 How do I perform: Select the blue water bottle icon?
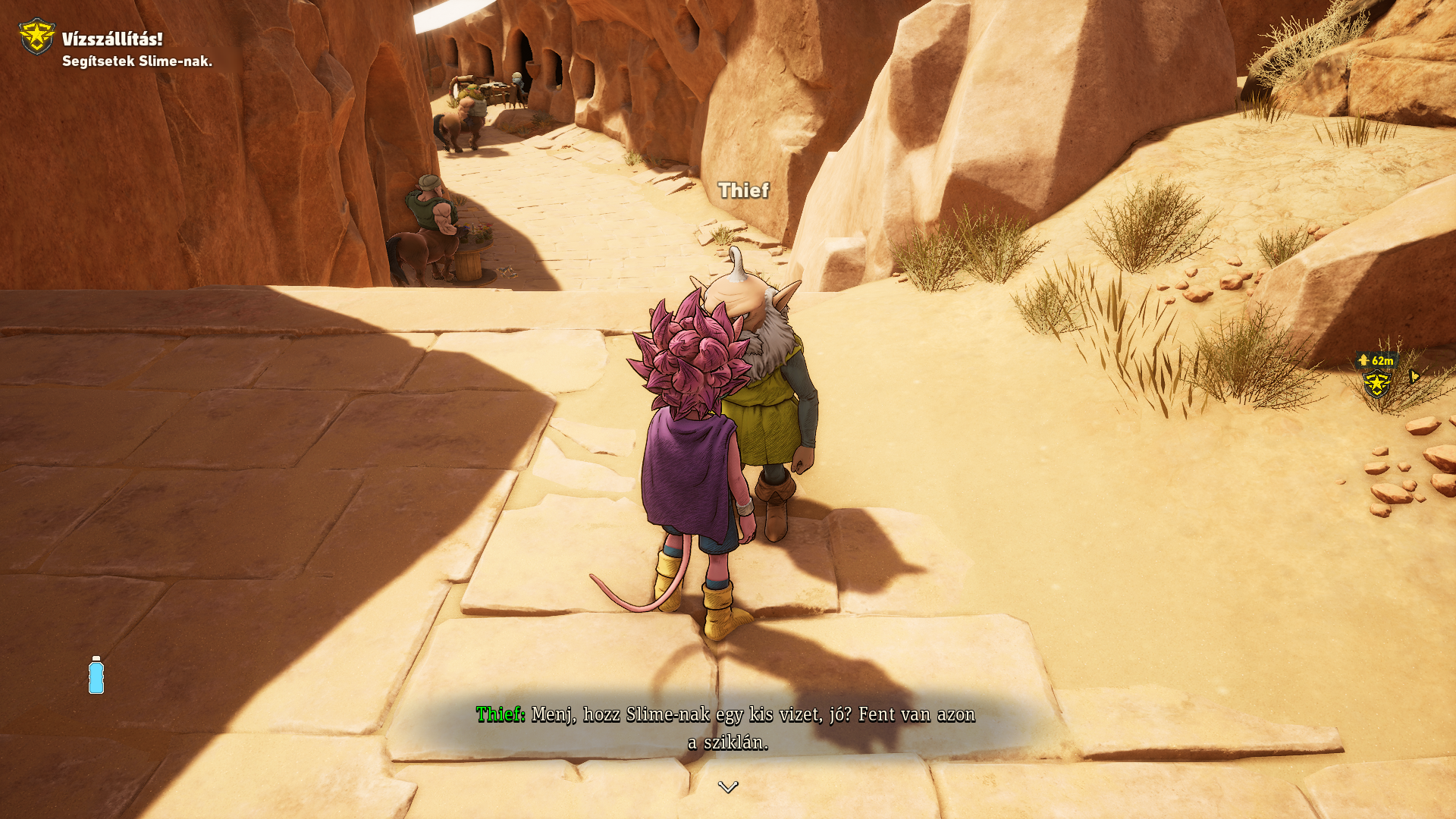tap(96, 675)
